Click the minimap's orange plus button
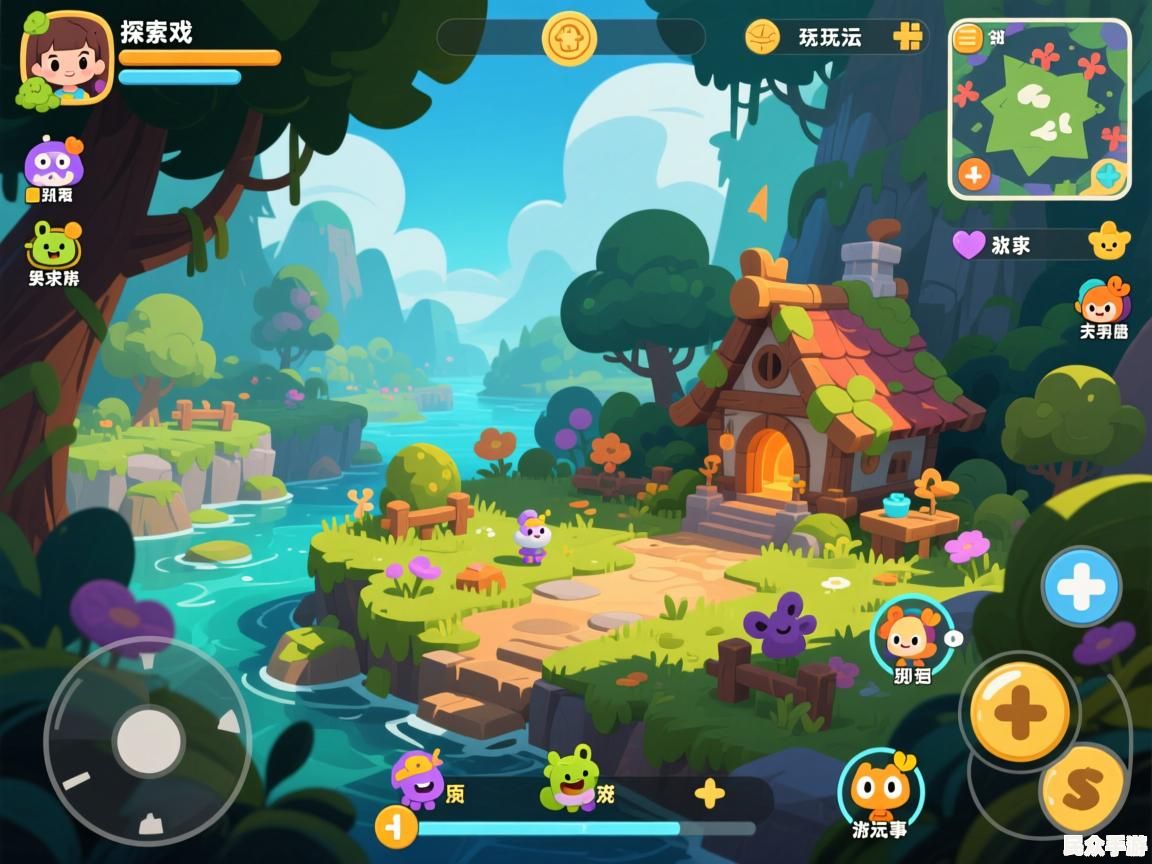 point(973,175)
